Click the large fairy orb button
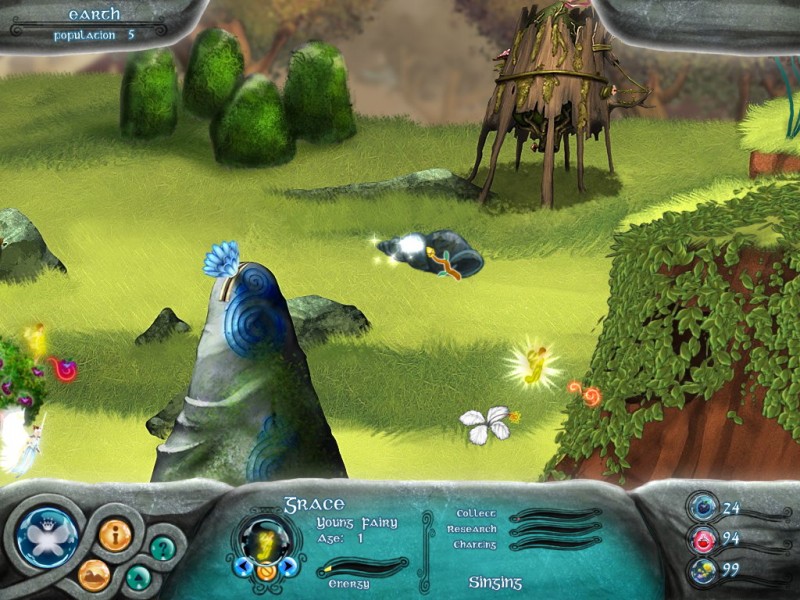Image resolution: width=800 pixels, height=600 pixels. (x=49, y=537)
